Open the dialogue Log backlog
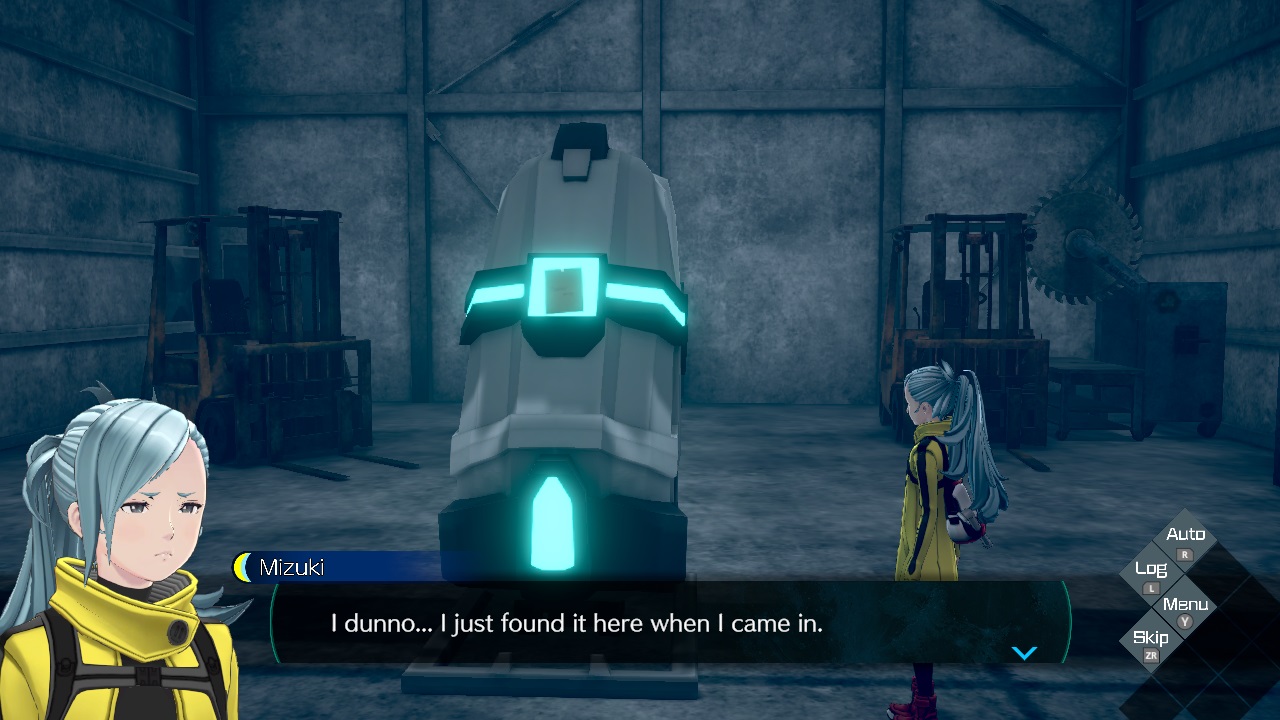This screenshot has width=1280, height=720. click(1152, 568)
